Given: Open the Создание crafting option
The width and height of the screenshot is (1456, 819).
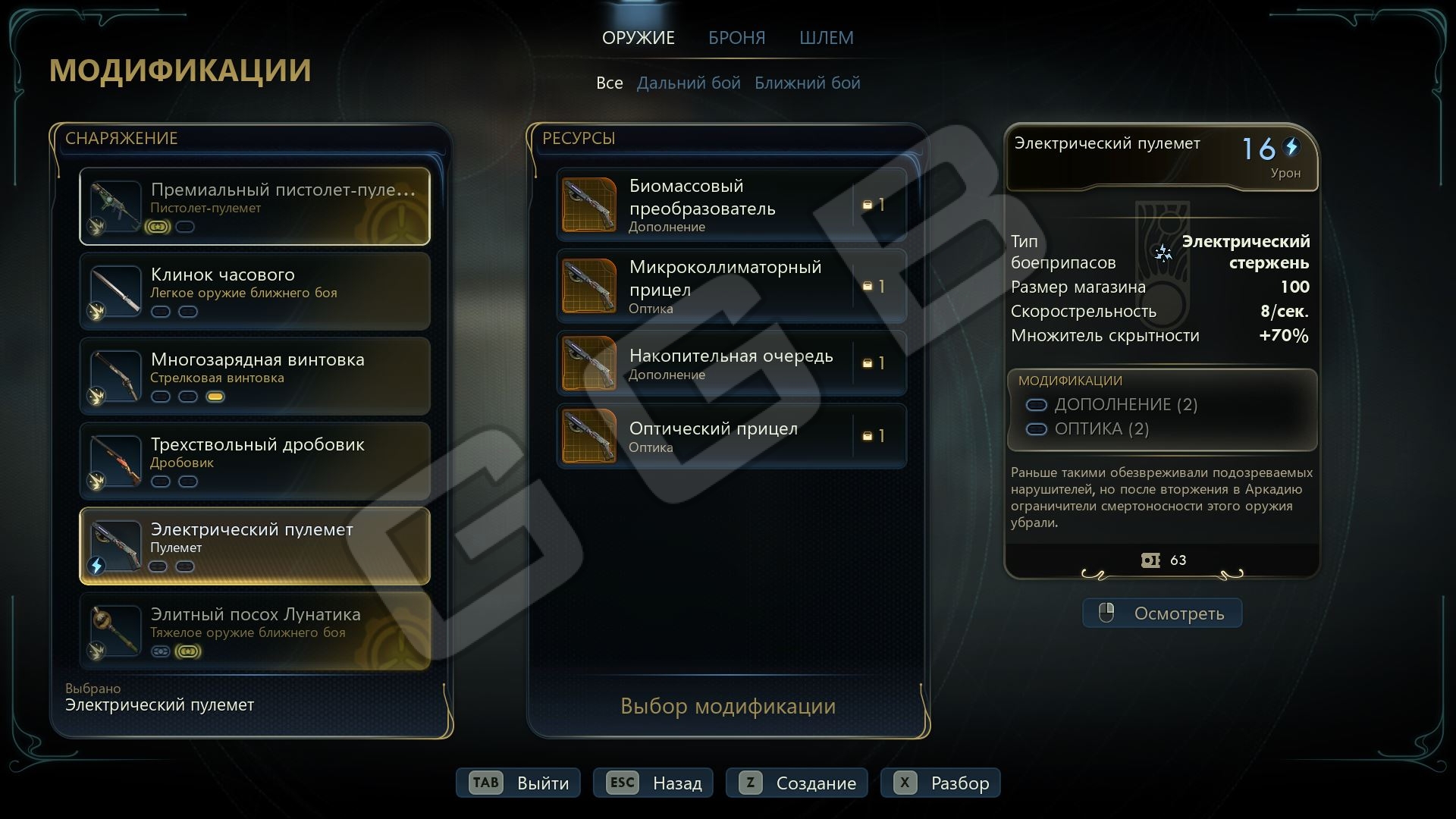Looking at the screenshot, I should [x=797, y=783].
